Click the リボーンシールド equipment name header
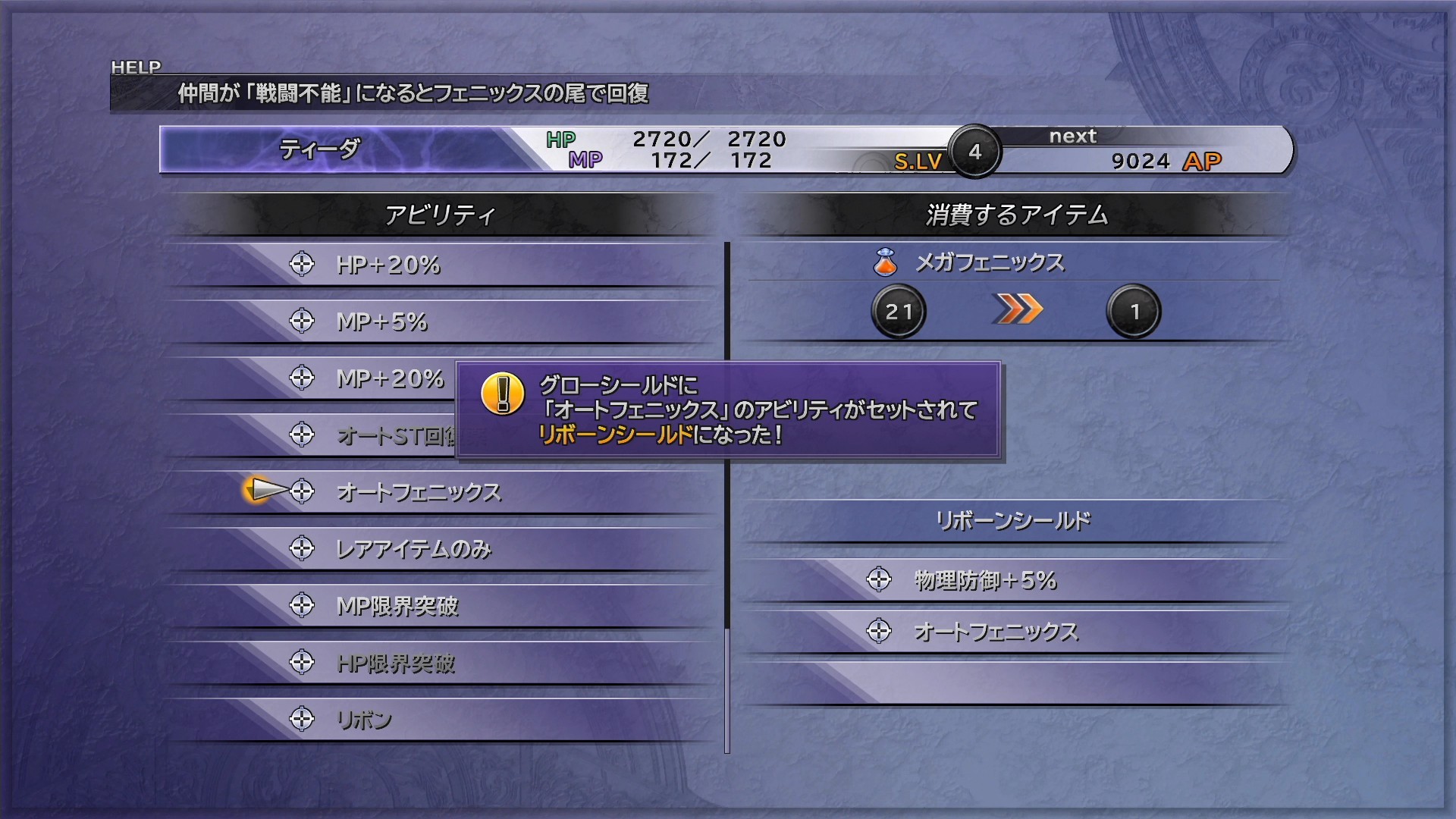 point(1013,521)
